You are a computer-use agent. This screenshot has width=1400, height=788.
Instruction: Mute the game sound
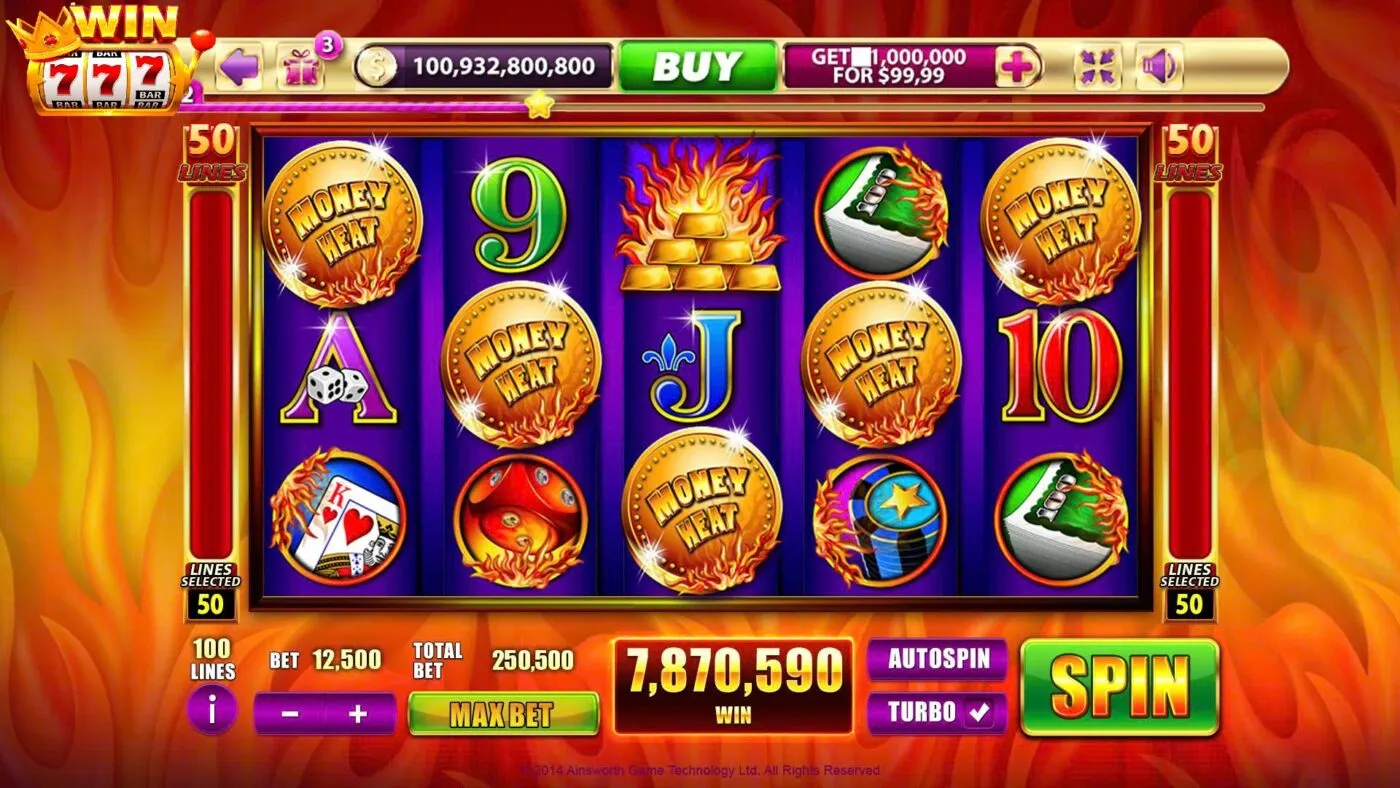pyautogui.click(x=1160, y=64)
